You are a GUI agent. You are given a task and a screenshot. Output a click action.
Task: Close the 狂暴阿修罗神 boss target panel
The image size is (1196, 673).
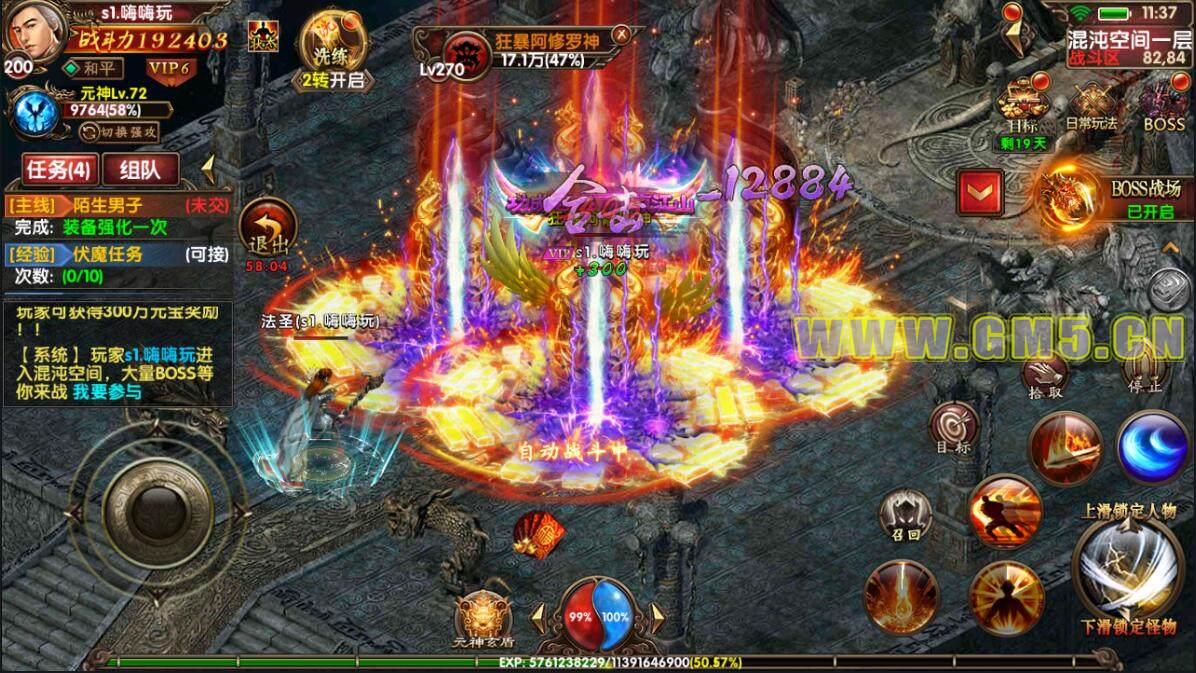(621, 34)
